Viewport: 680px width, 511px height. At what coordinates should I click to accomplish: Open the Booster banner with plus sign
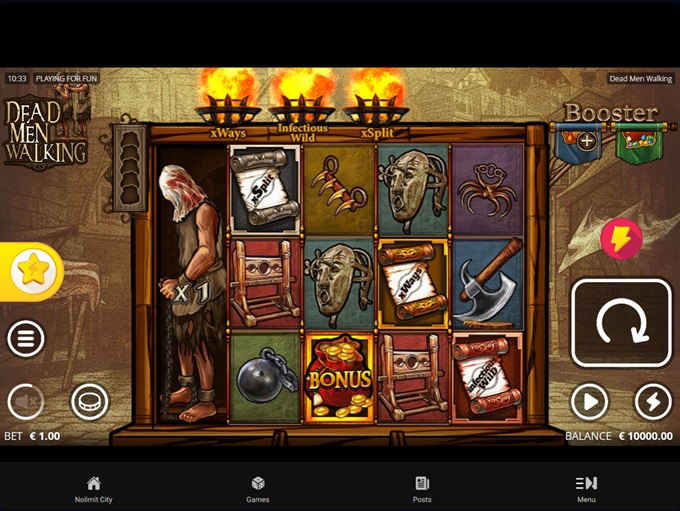pos(580,143)
